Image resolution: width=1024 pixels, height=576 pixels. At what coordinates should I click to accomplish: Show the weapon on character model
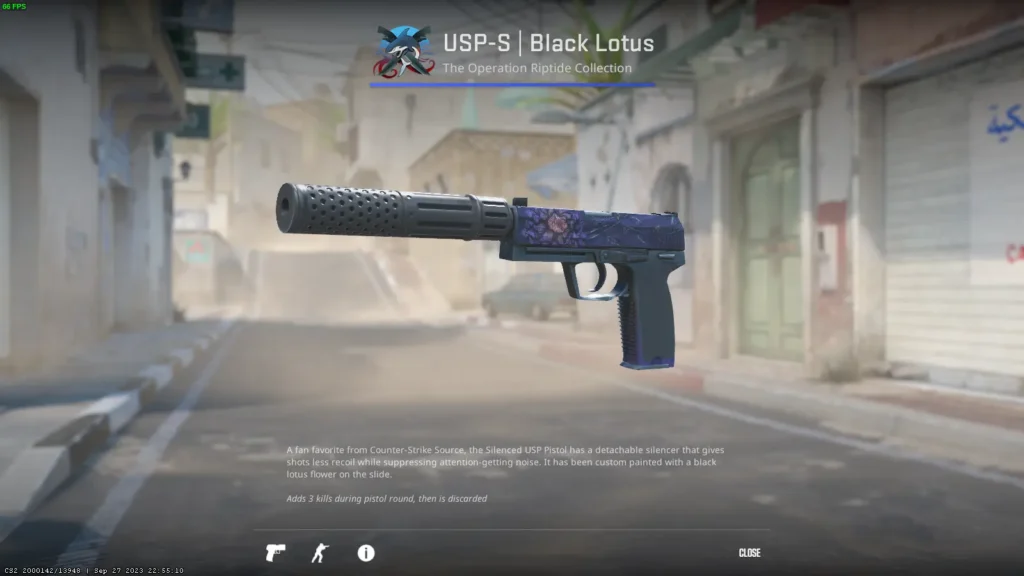click(x=320, y=553)
